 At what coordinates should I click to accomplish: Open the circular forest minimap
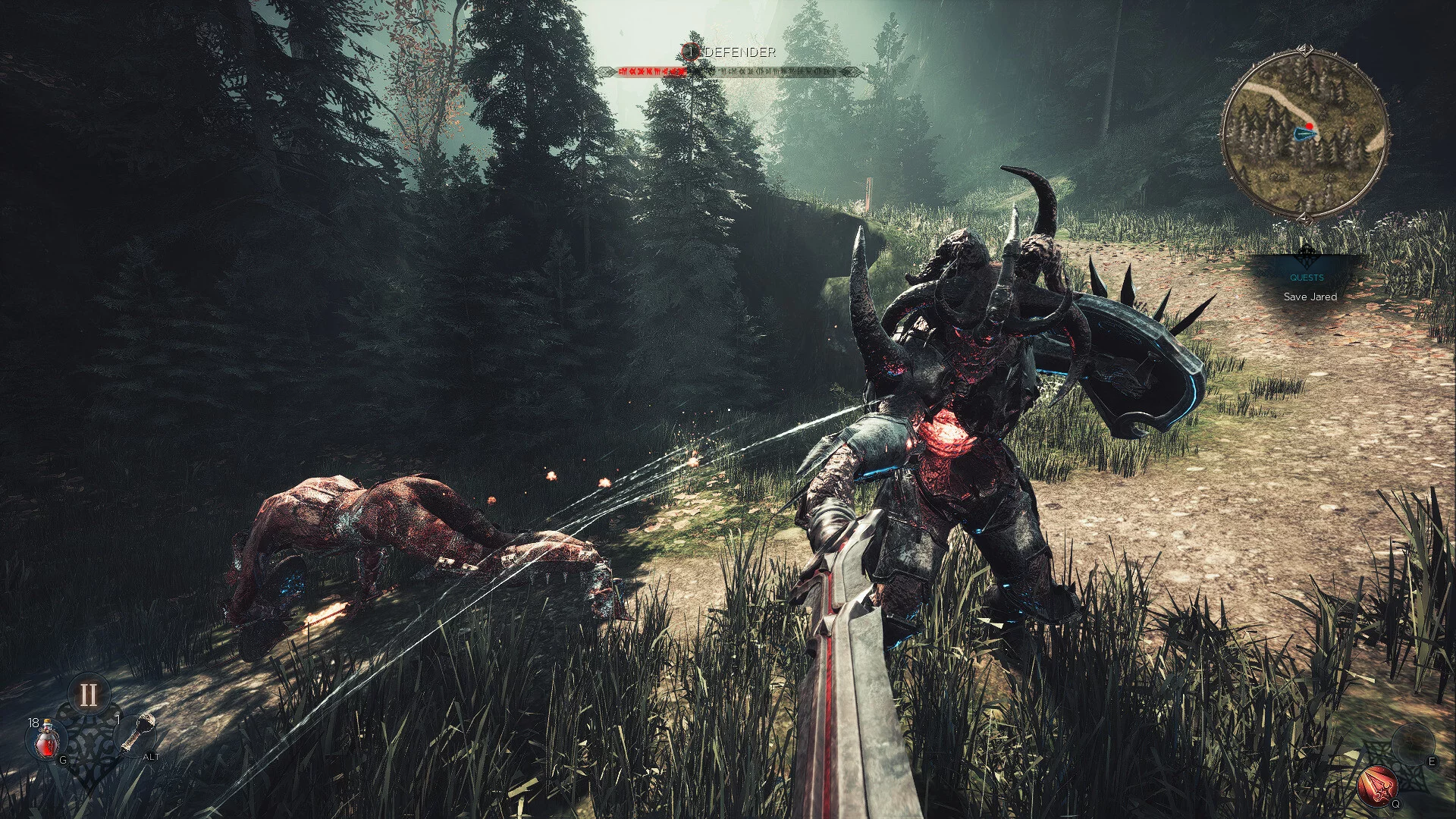pyautogui.click(x=1304, y=135)
